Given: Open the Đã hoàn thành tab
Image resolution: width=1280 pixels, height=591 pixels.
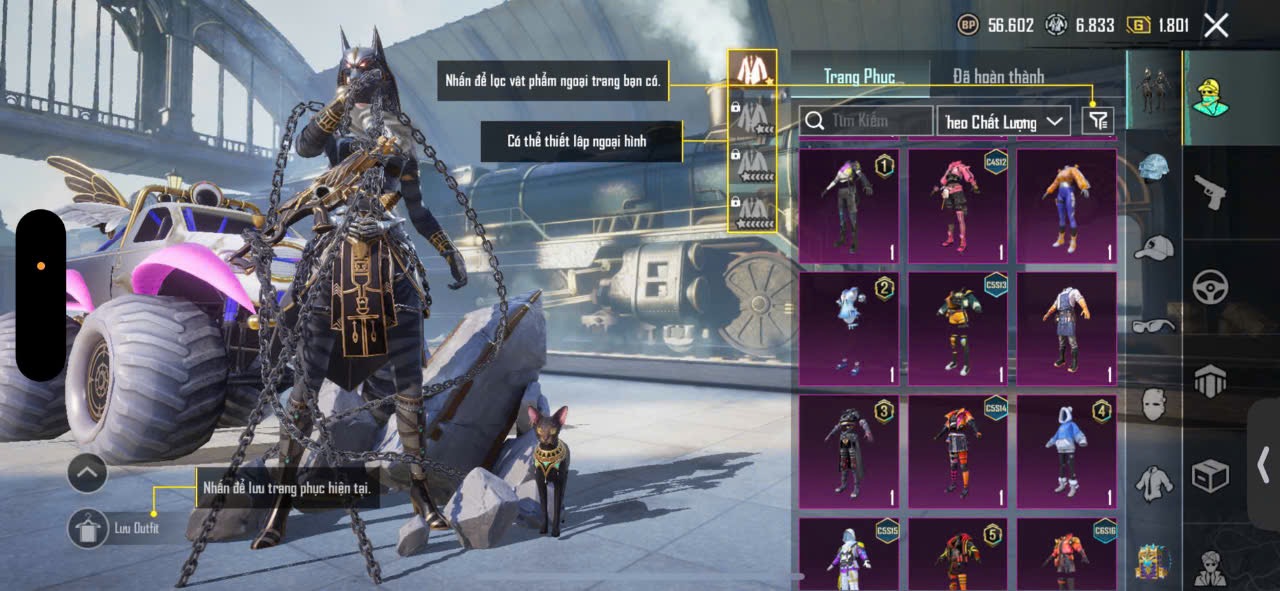Looking at the screenshot, I should click(998, 76).
